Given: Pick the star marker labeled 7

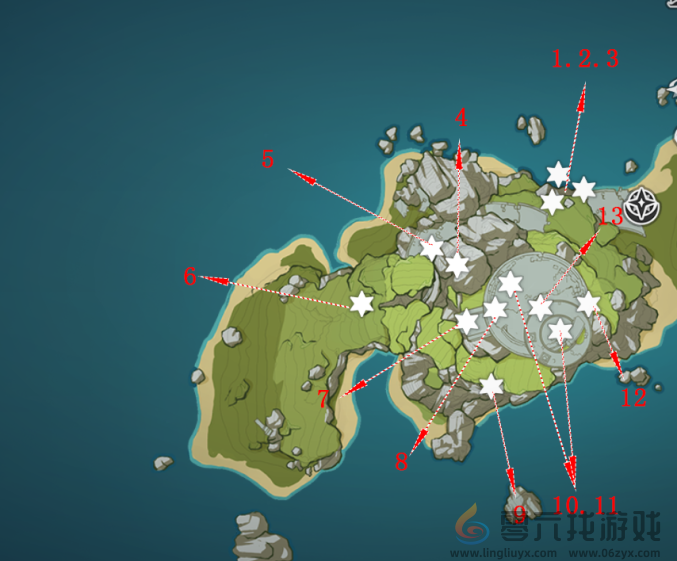Looking at the screenshot, I should pos(467,321).
